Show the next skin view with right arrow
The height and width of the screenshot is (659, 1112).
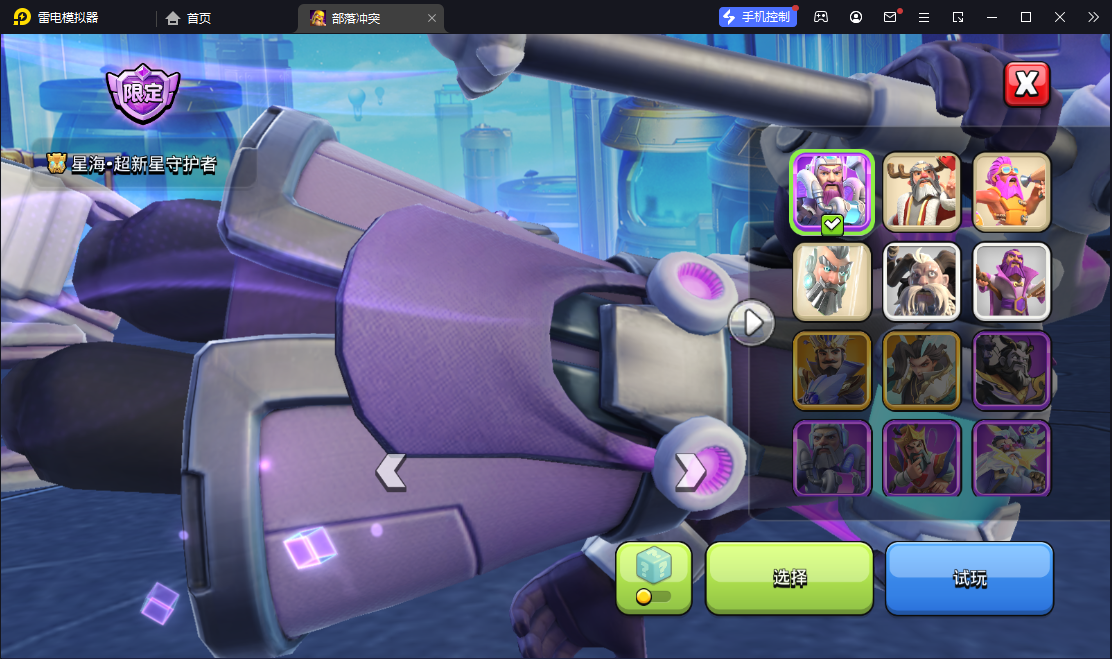tap(691, 471)
